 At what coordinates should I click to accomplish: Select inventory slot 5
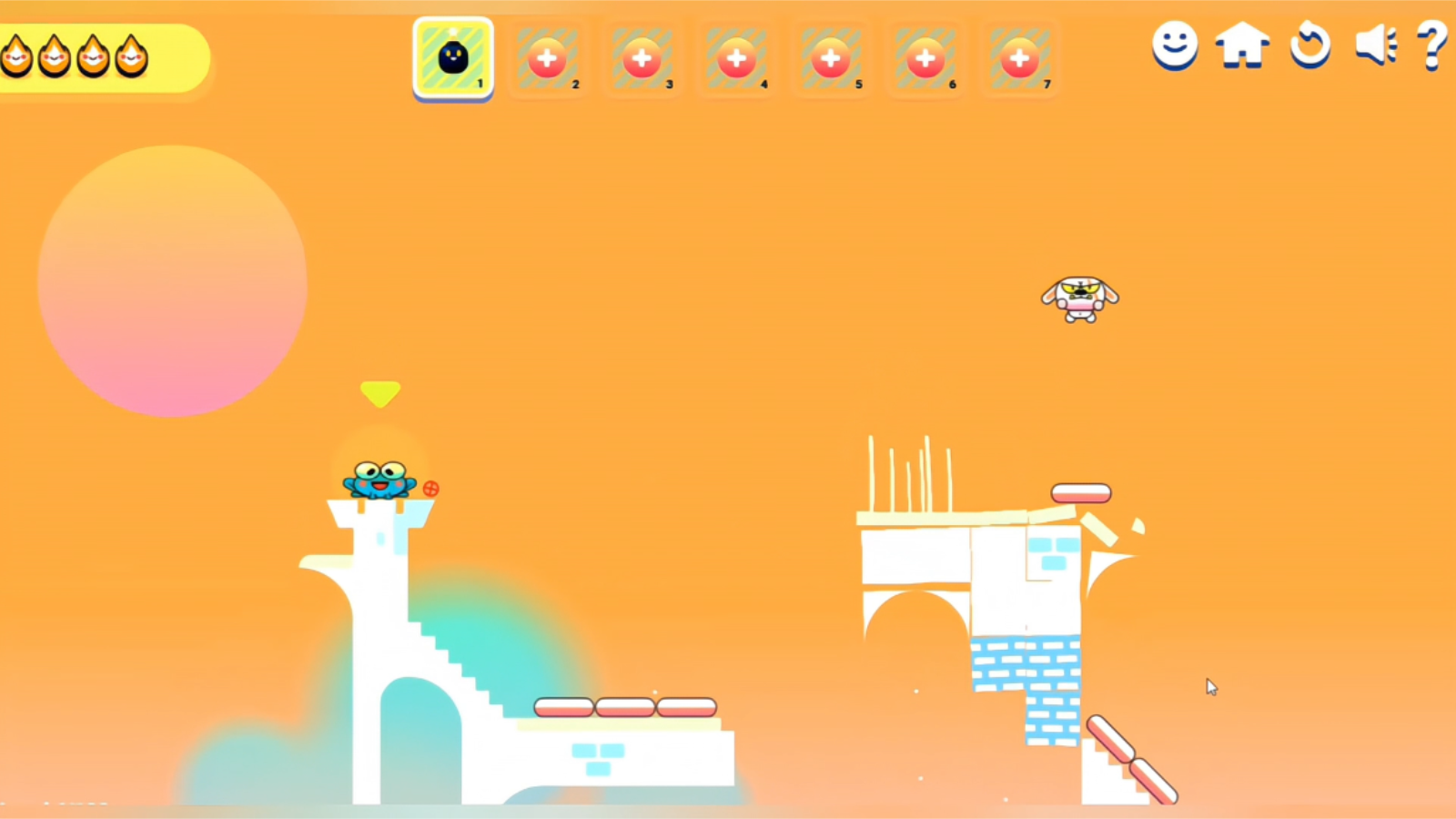point(831,57)
